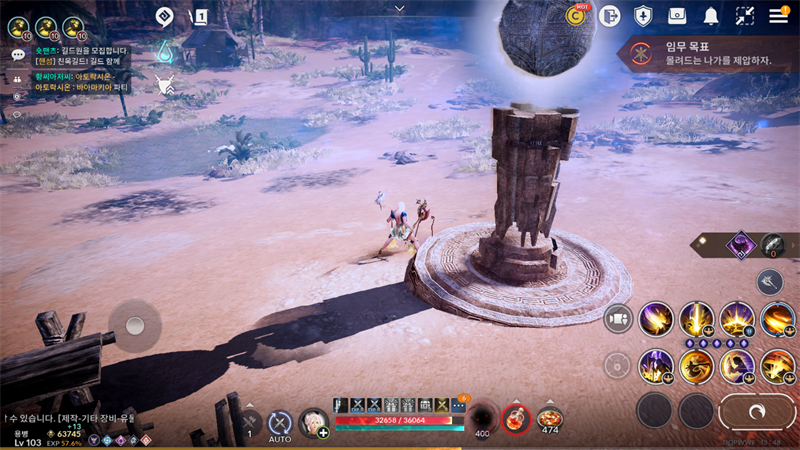Screen dimensions: 800x450
Task: Expand the top dropdown arrow
Action: 400,8
